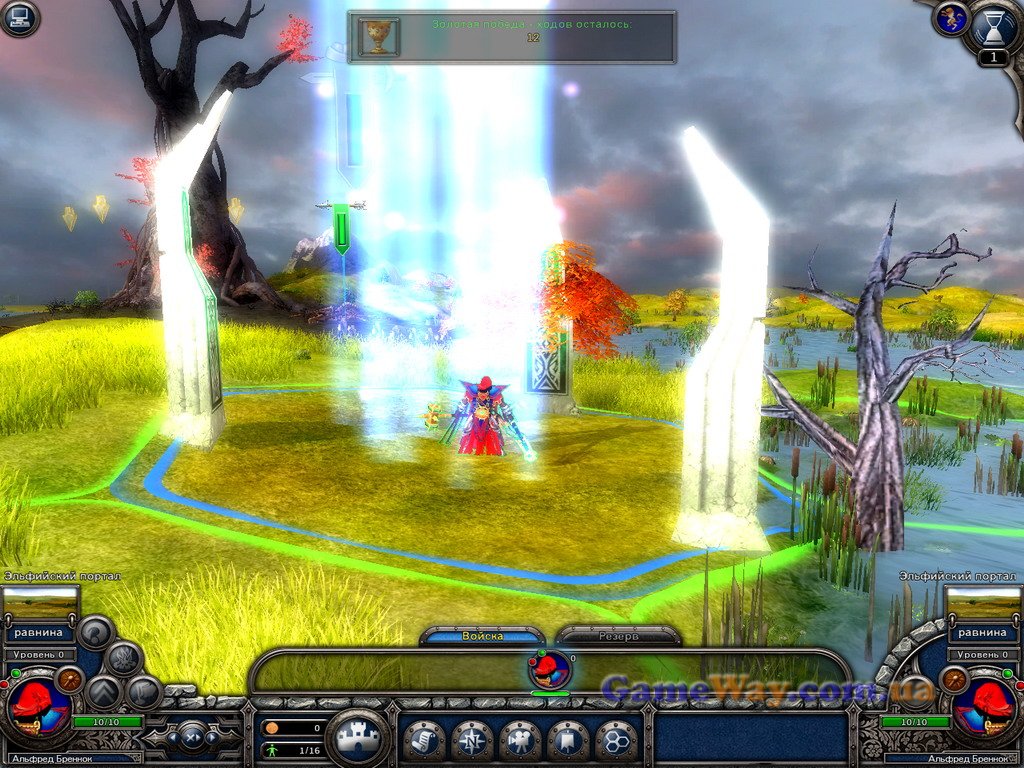The width and height of the screenshot is (1024, 768).
Task: Click the golden goblet victory objective
Action: pos(379,36)
